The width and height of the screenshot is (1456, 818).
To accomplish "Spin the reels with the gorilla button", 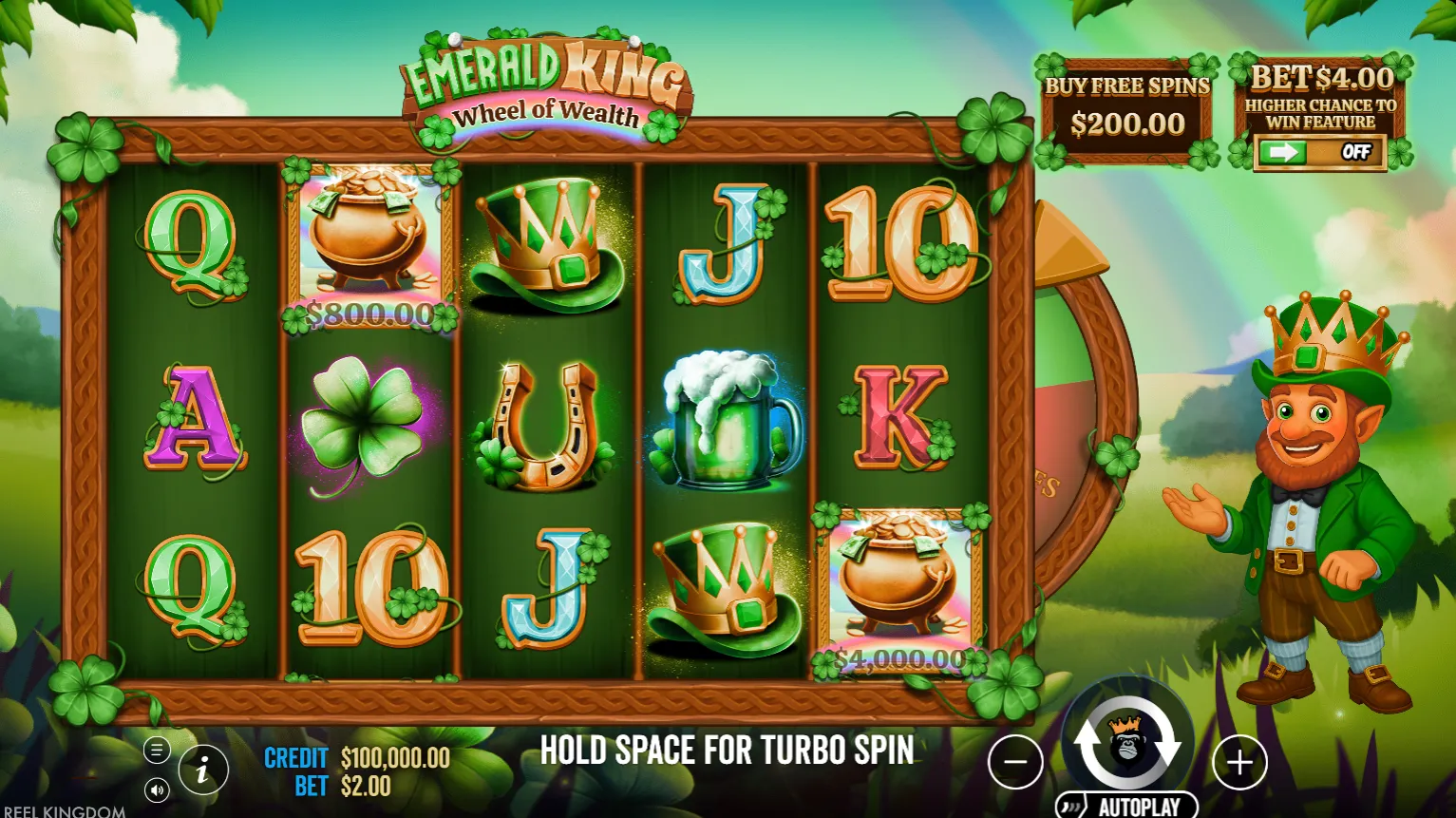I will pyautogui.click(x=1126, y=743).
